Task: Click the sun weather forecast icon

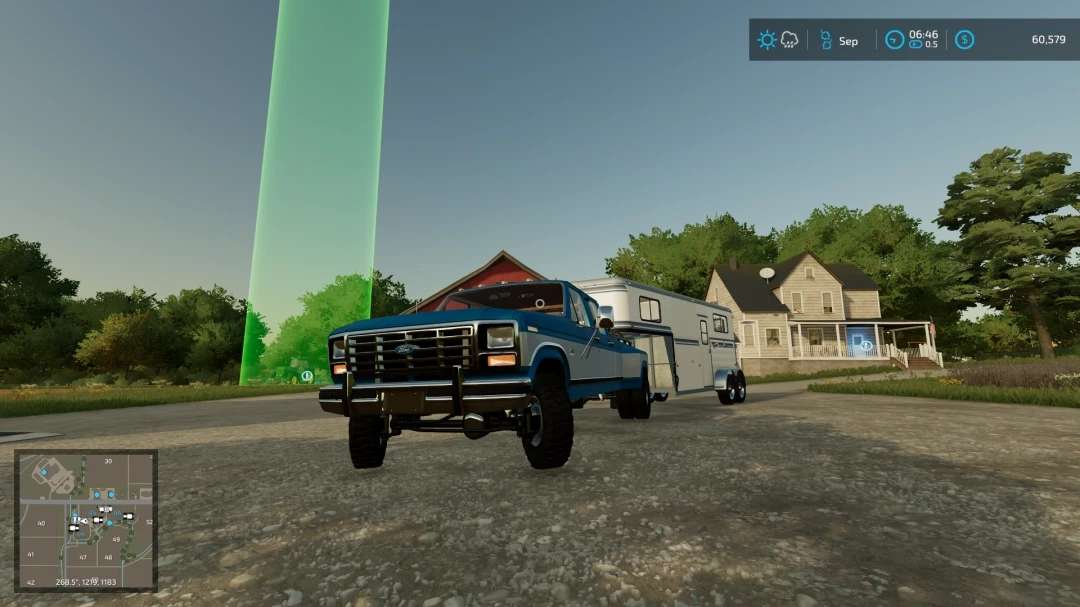Action: 767,40
